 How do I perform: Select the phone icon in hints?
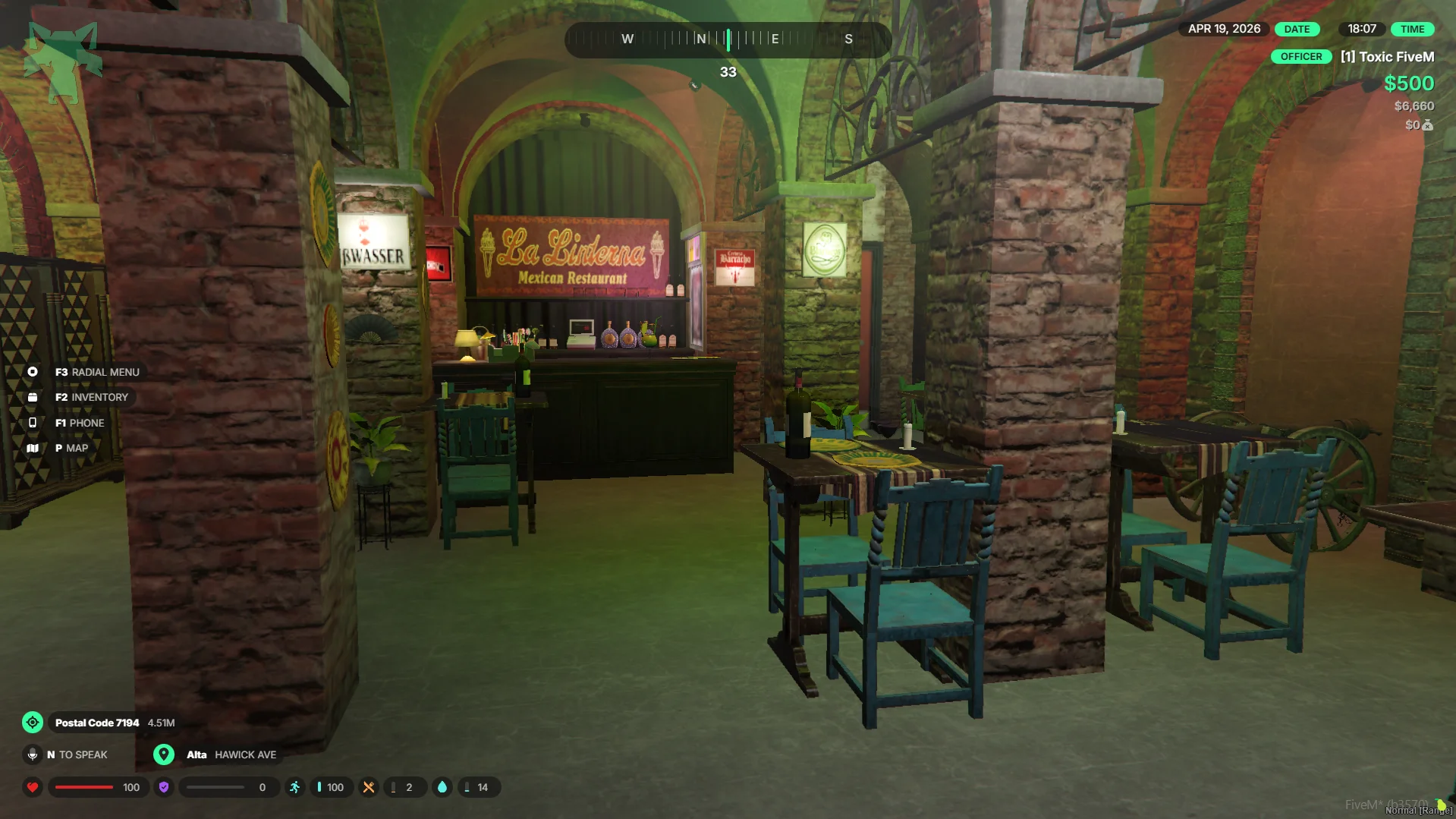coord(33,423)
